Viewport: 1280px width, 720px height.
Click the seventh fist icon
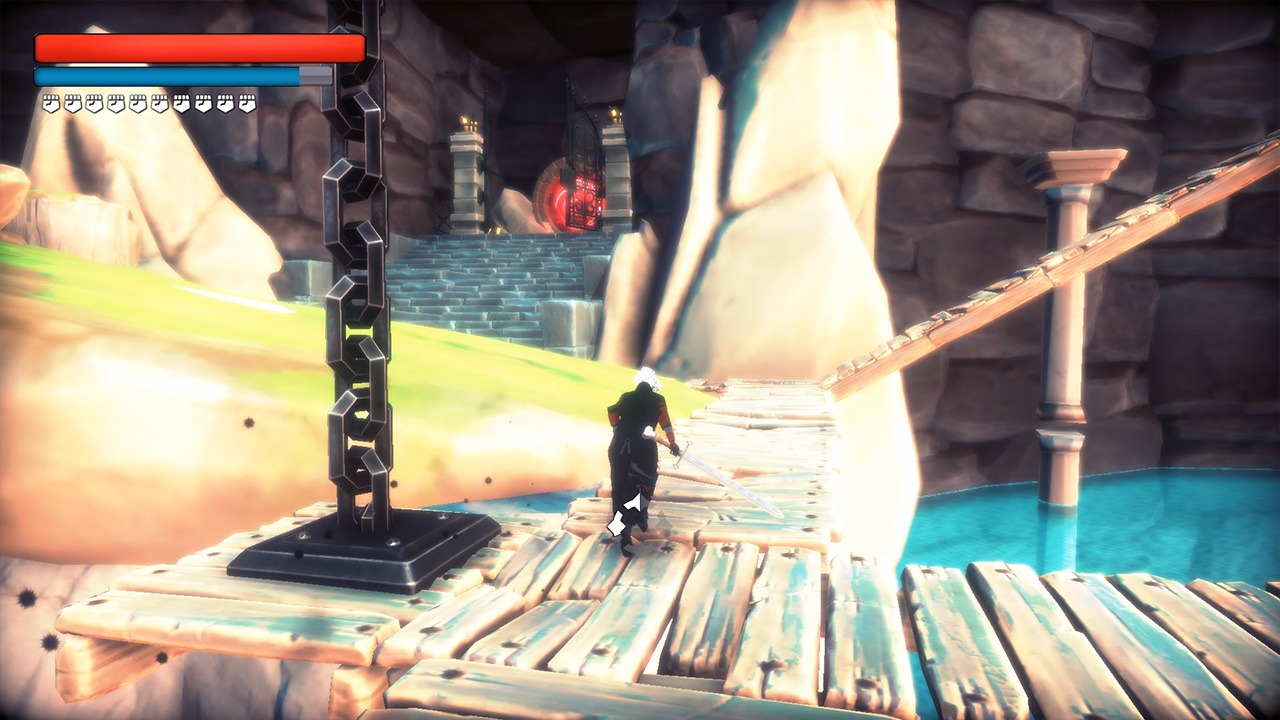point(180,102)
